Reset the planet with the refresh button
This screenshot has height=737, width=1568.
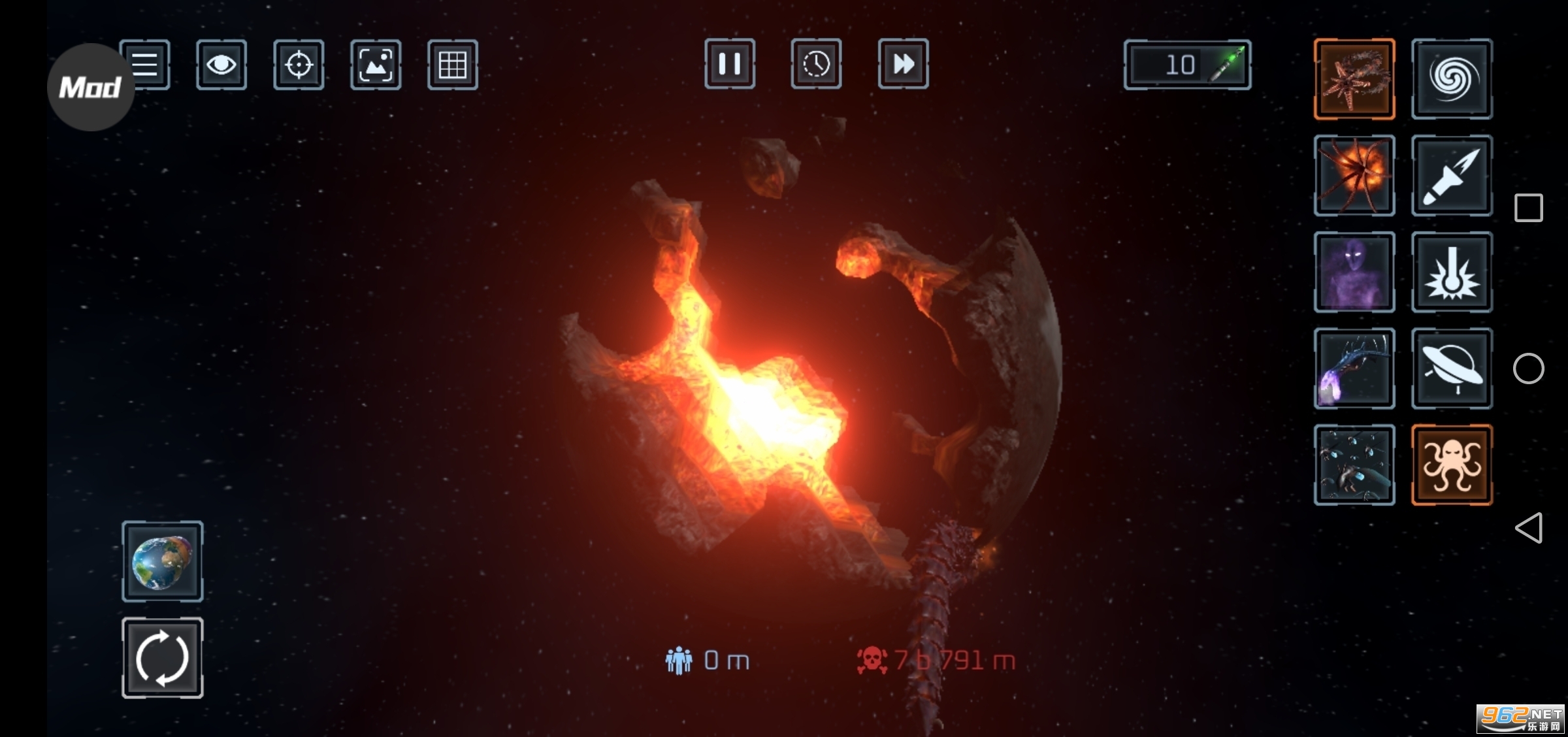pyautogui.click(x=163, y=658)
